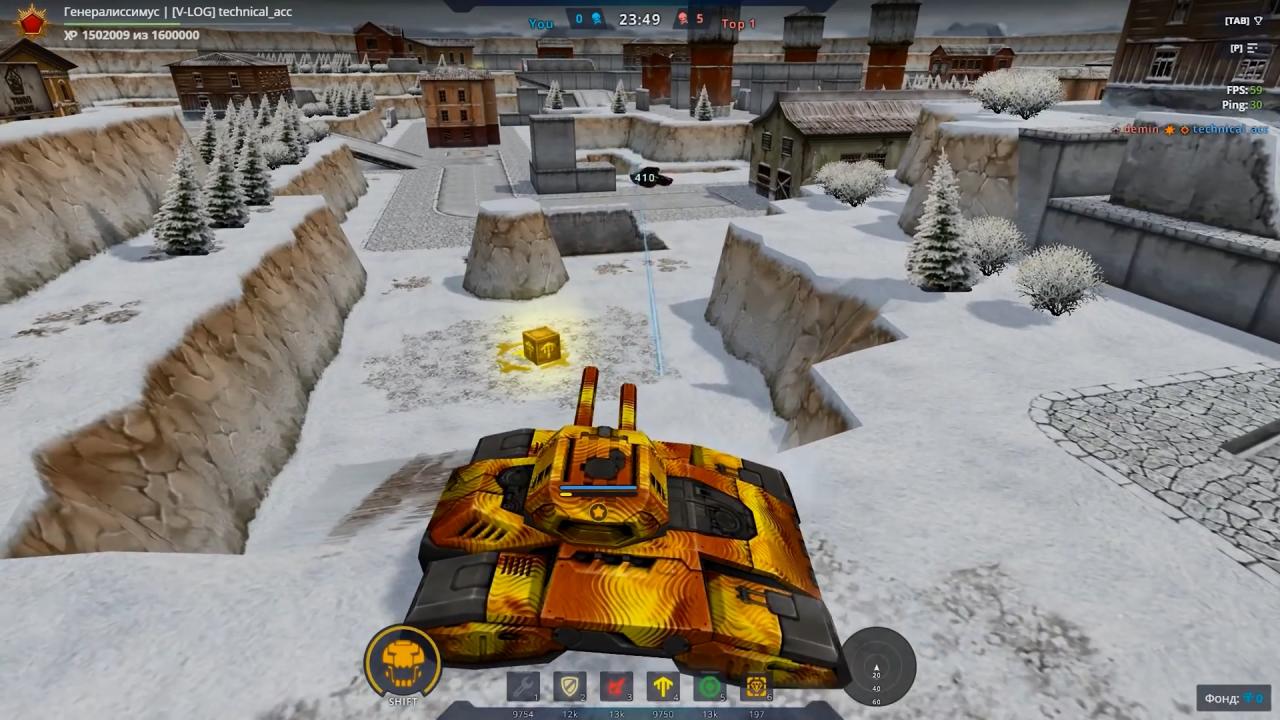This screenshot has width=1280, height=720.
Task: Open the scoreboard trophy icon
Action: [1258, 21]
